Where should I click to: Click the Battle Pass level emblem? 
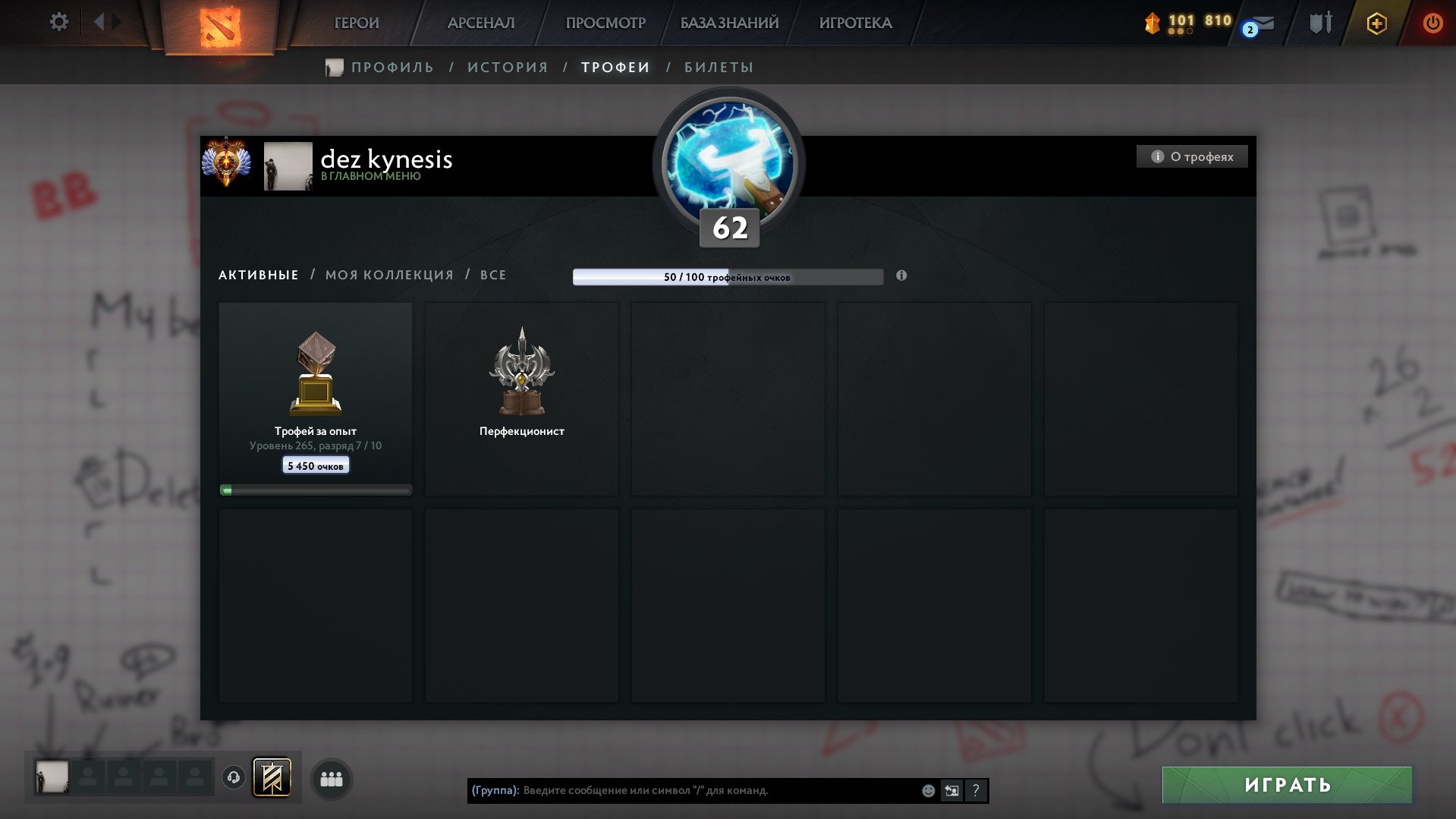pyautogui.click(x=728, y=167)
